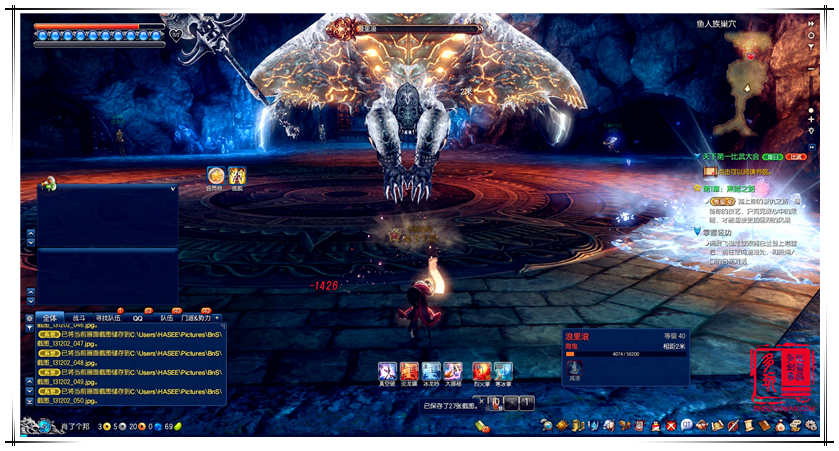
Task: Open system settings gear in bottom menu bar
Action: tap(811, 427)
